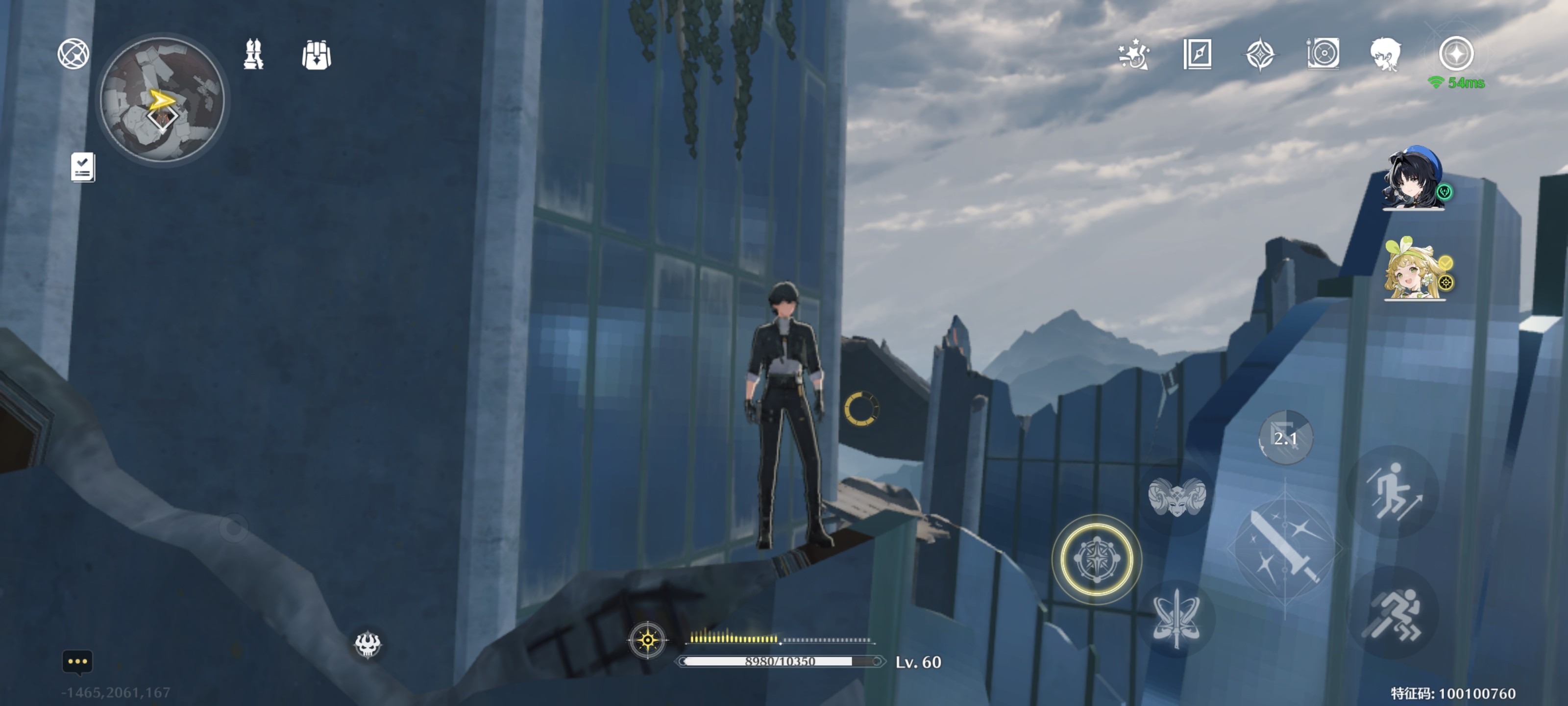Open the compass guidebook icon

(1197, 54)
